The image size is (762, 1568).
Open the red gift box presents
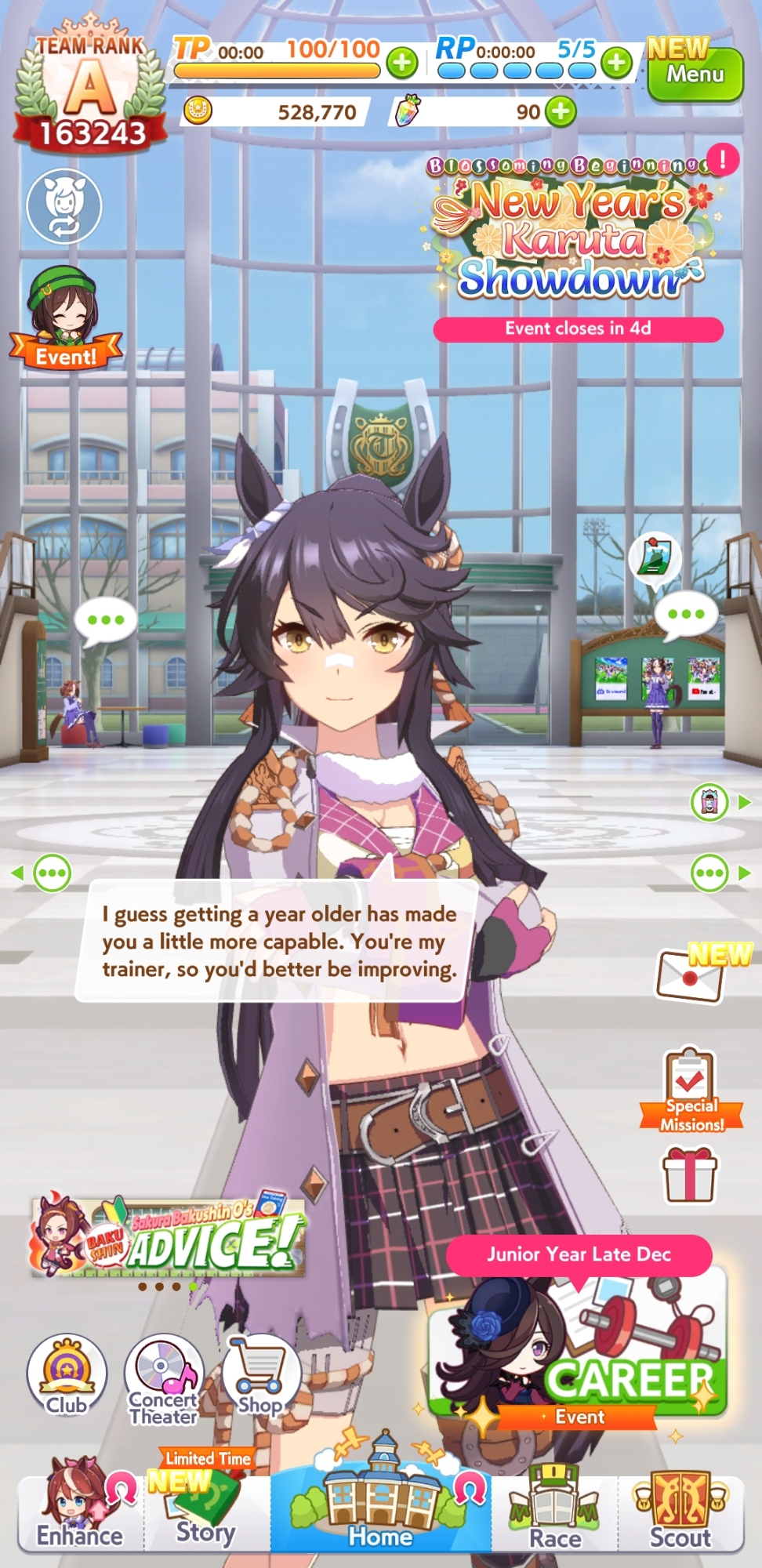pyautogui.click(x=690, y=1174)
